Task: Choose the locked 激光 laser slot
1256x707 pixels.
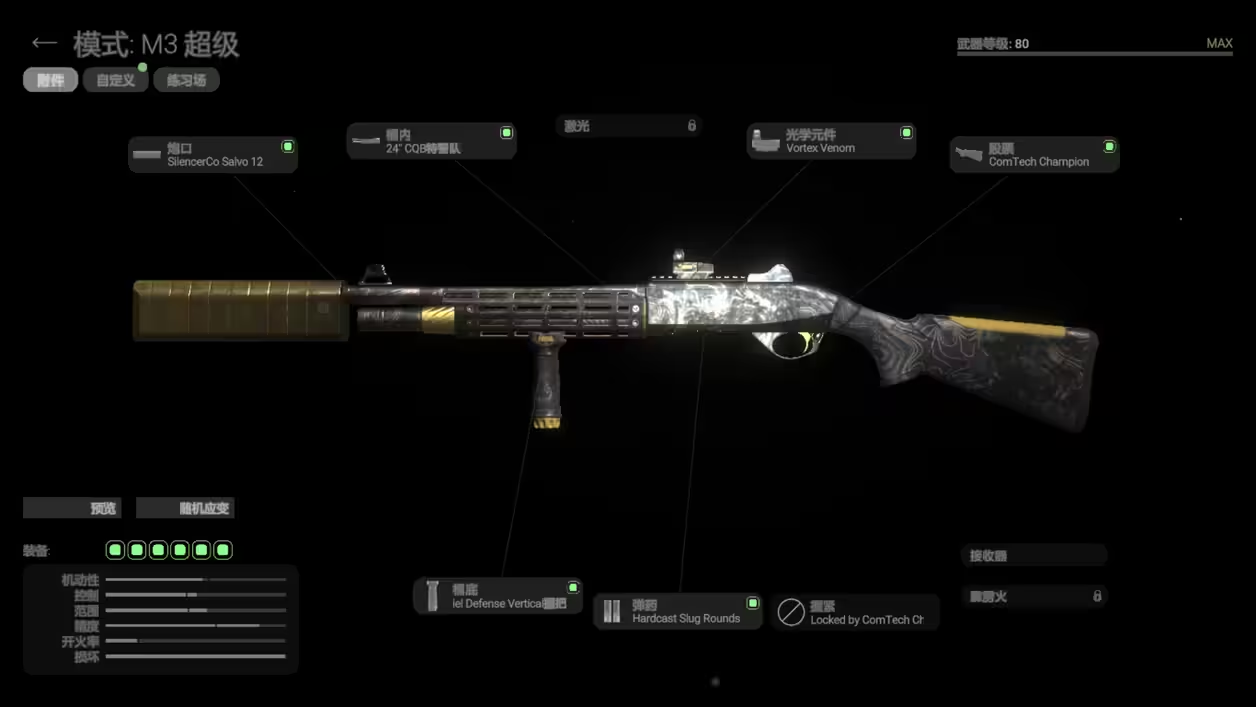Action: pos(629,126)
